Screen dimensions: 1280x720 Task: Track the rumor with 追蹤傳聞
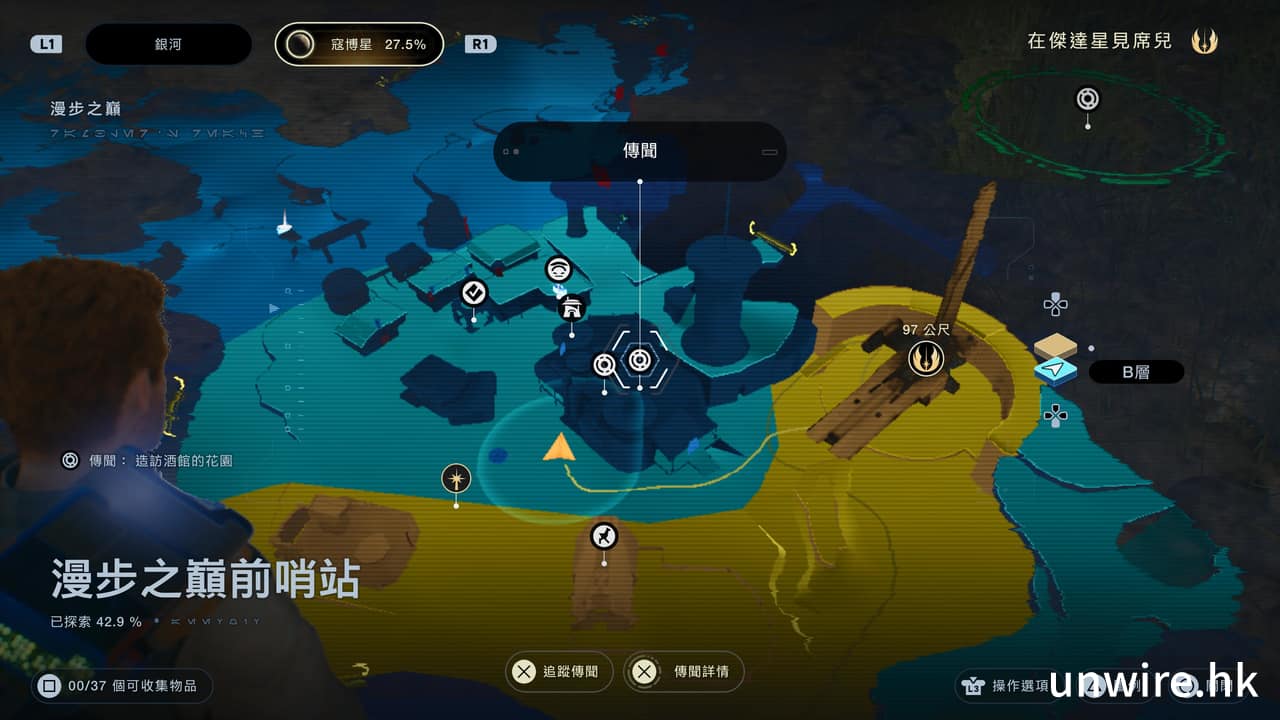click(x=557, y=672)
